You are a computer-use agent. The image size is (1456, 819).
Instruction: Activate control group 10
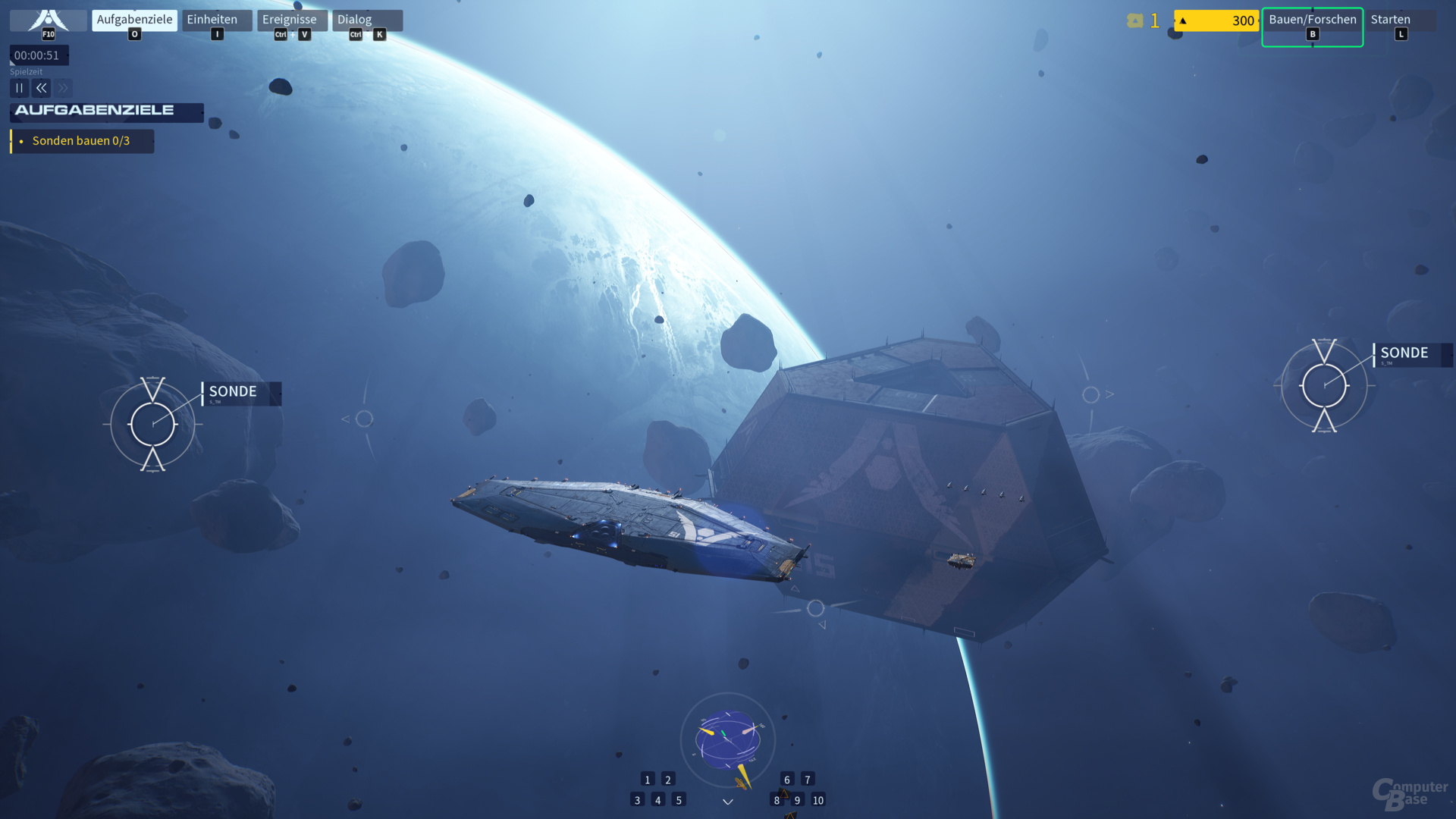point(818,800)
